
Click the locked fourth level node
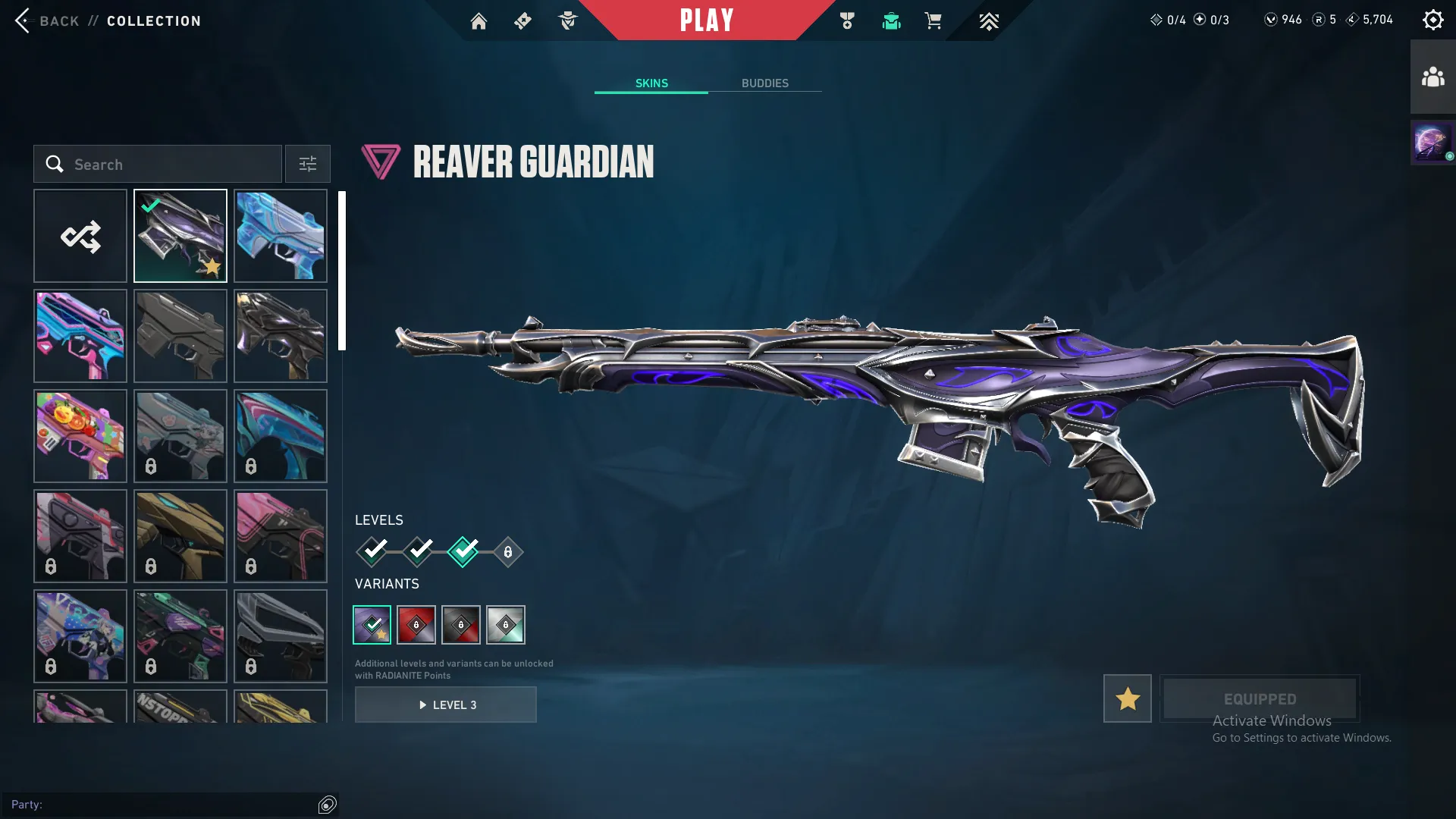coord(509,552)
